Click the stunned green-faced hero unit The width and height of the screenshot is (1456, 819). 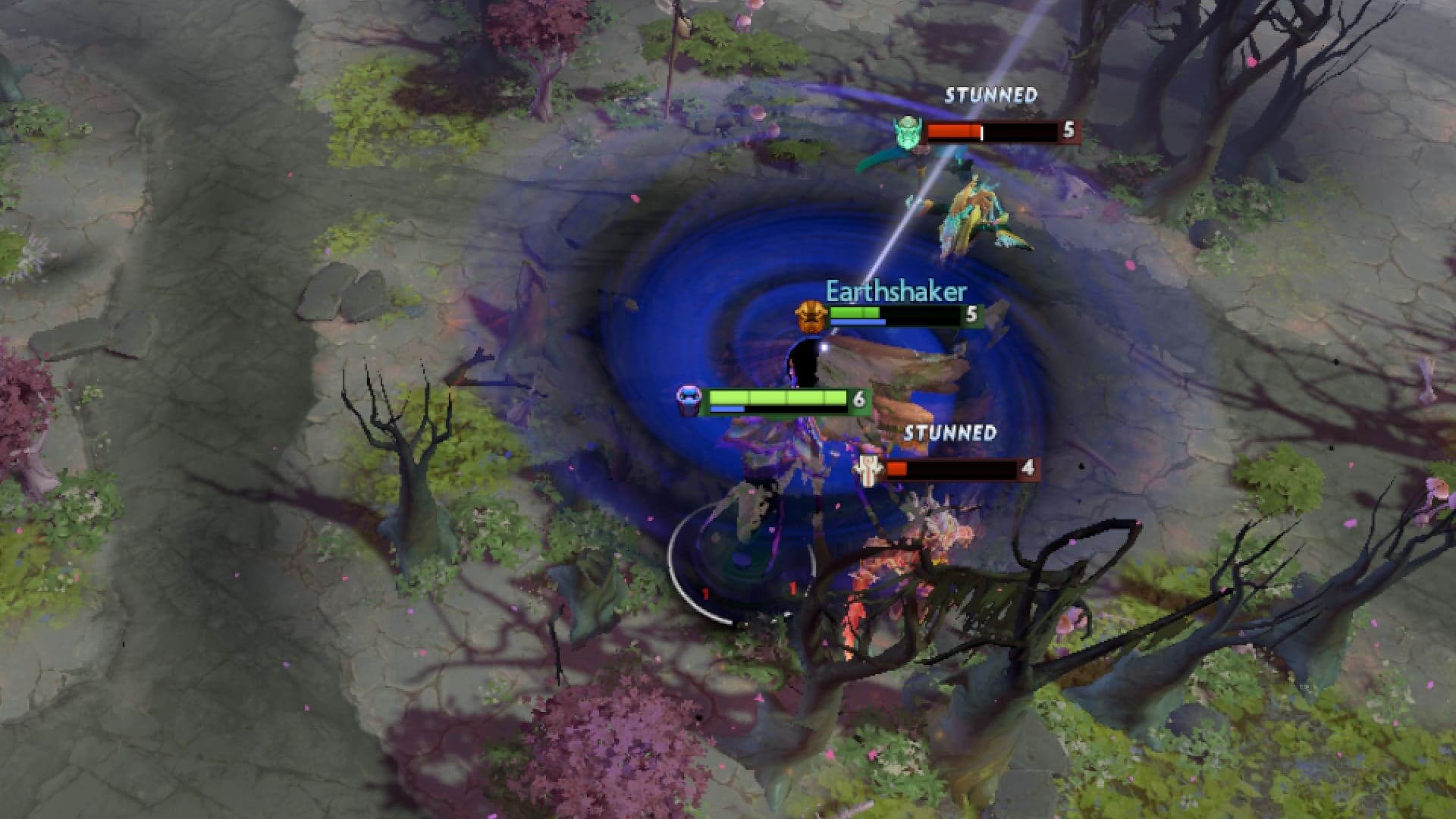click(x=918, y=159)
